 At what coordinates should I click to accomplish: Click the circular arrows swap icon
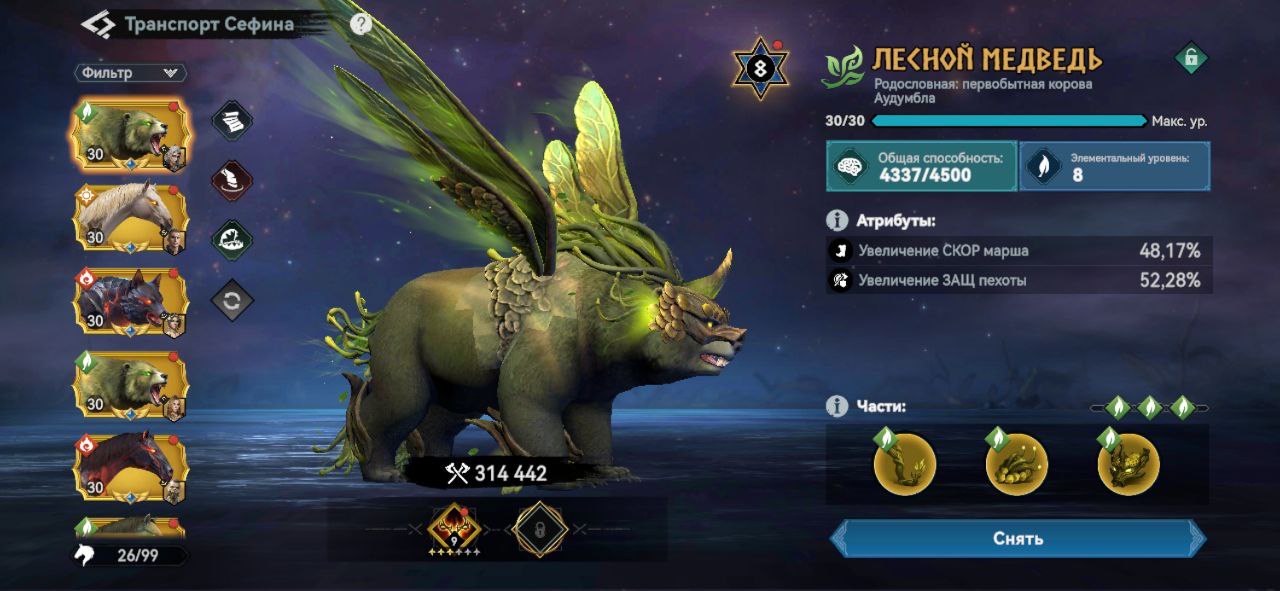click(232, 300)
